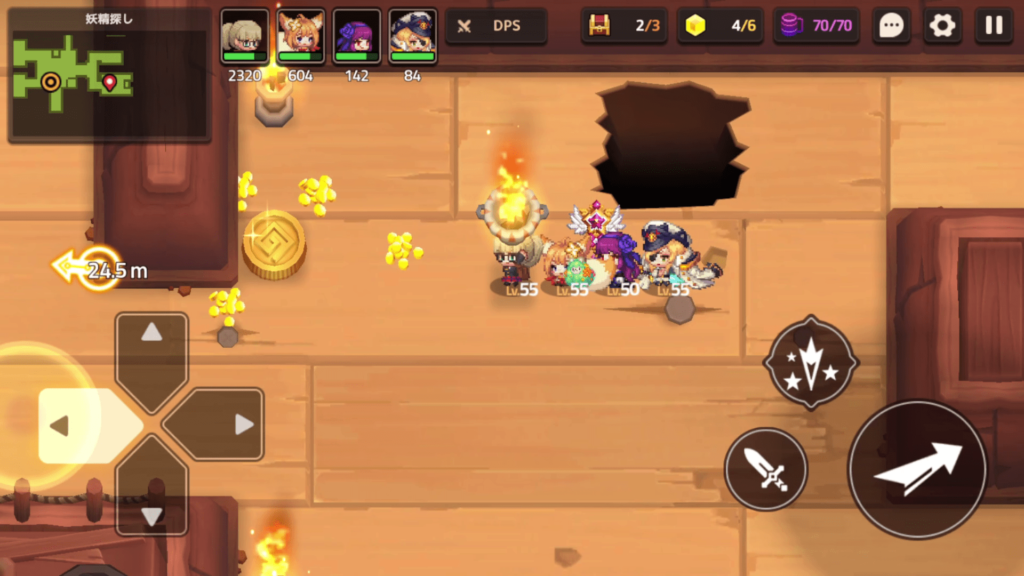Open the gear settings menu

tap(942, 26)
